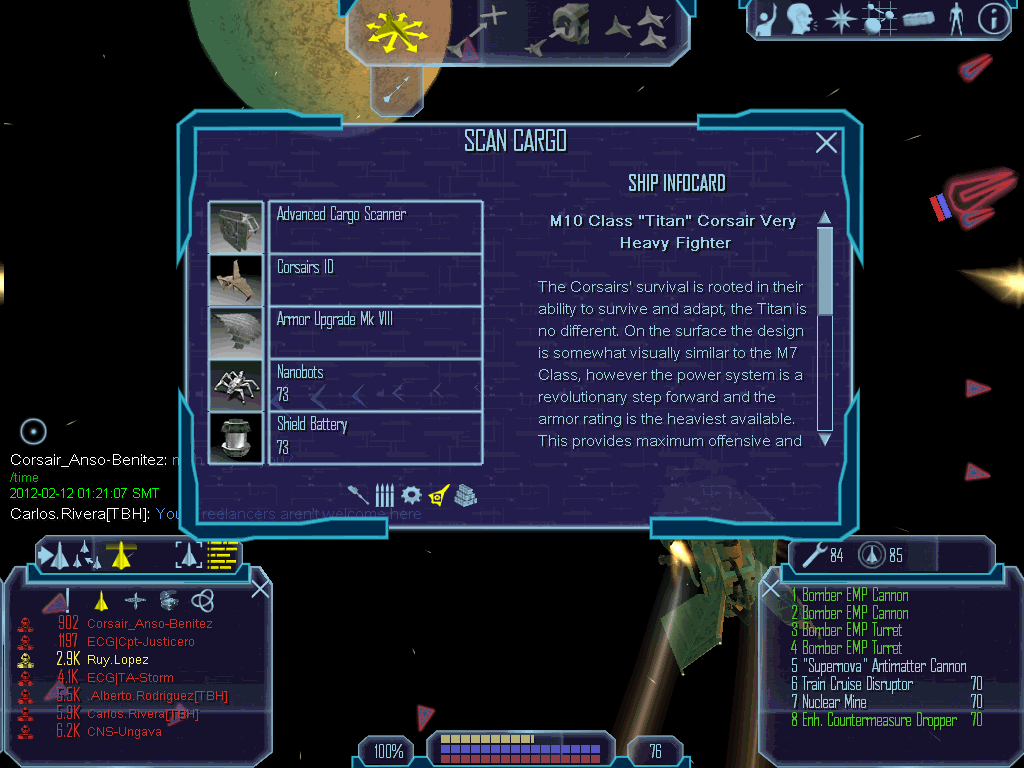Show the commodities crate filter
This screenshot has height=768, width=1024.
[465, 494]
